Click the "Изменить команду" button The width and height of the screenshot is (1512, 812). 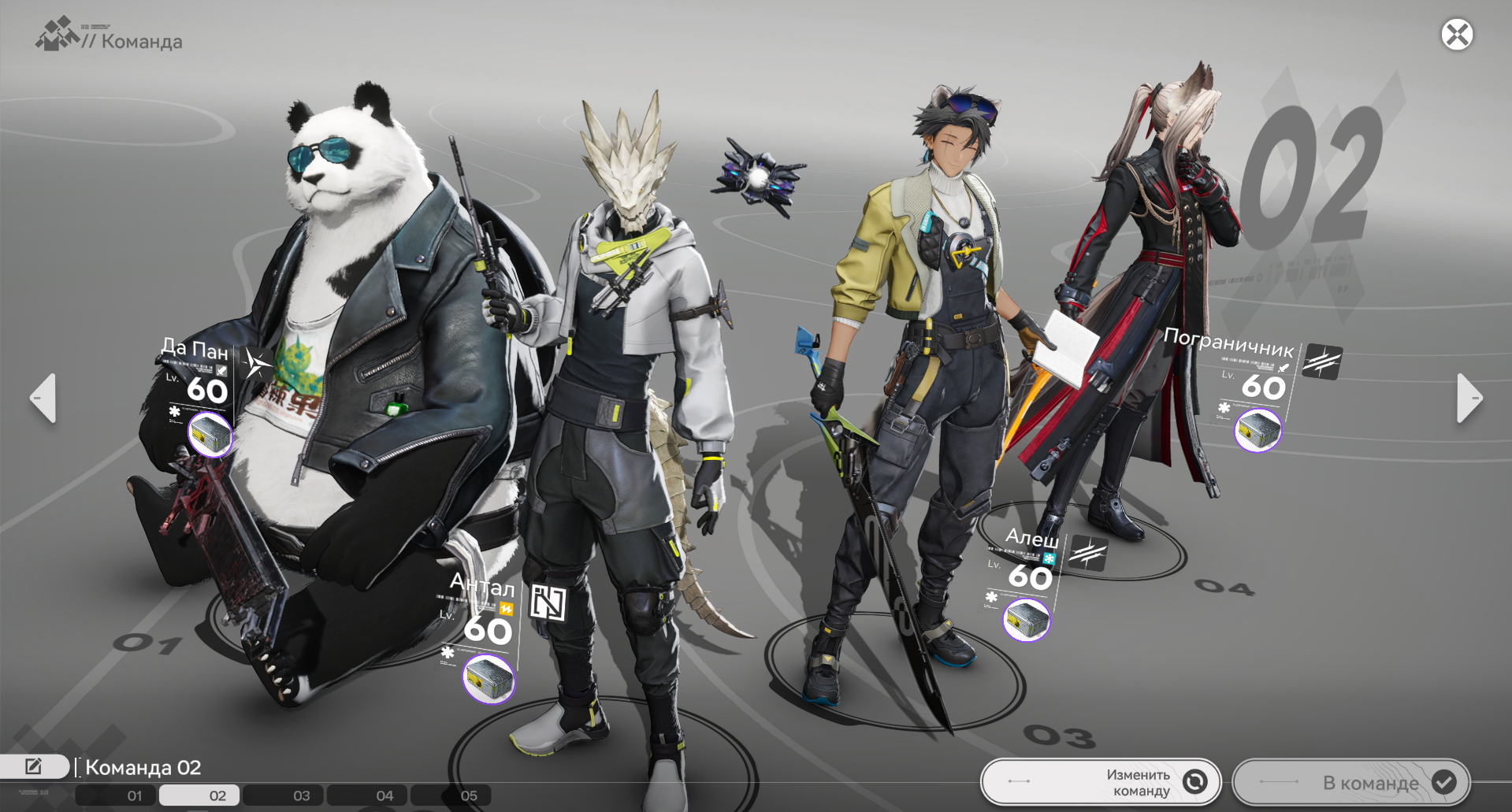click(x=1101, y=782)
